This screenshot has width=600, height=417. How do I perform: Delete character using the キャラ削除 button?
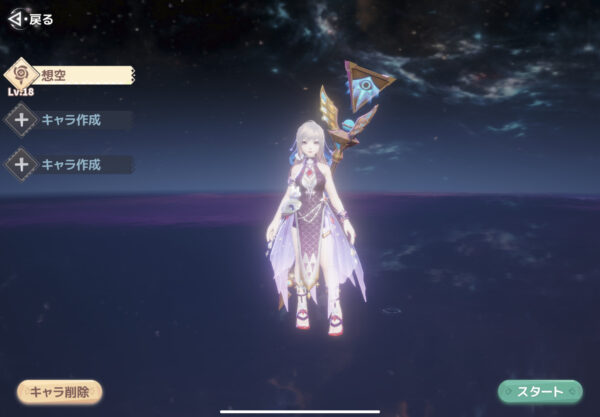(60, 391)
